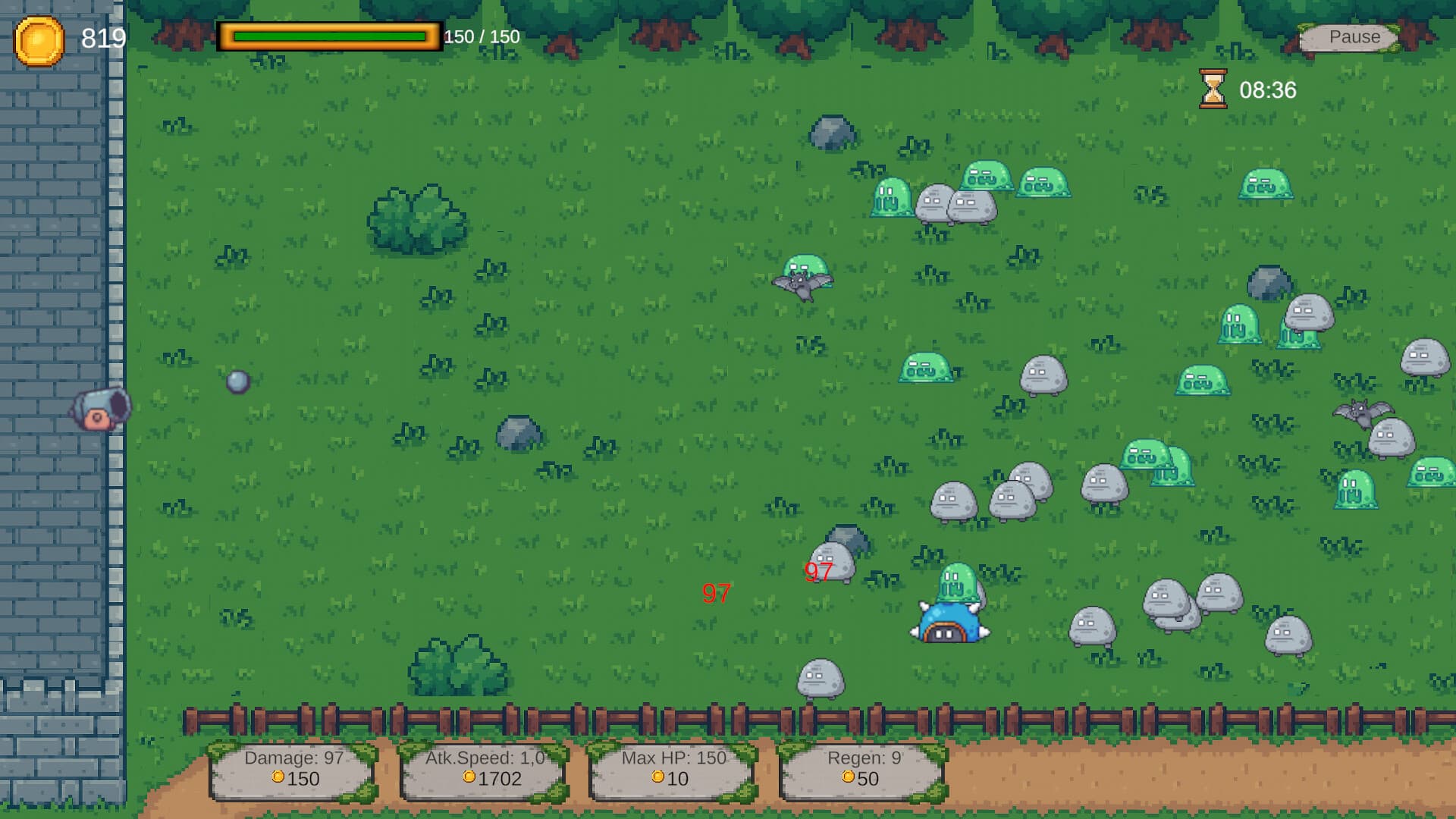Click the coin icon on the Regen upgrade

coord(850,778)
